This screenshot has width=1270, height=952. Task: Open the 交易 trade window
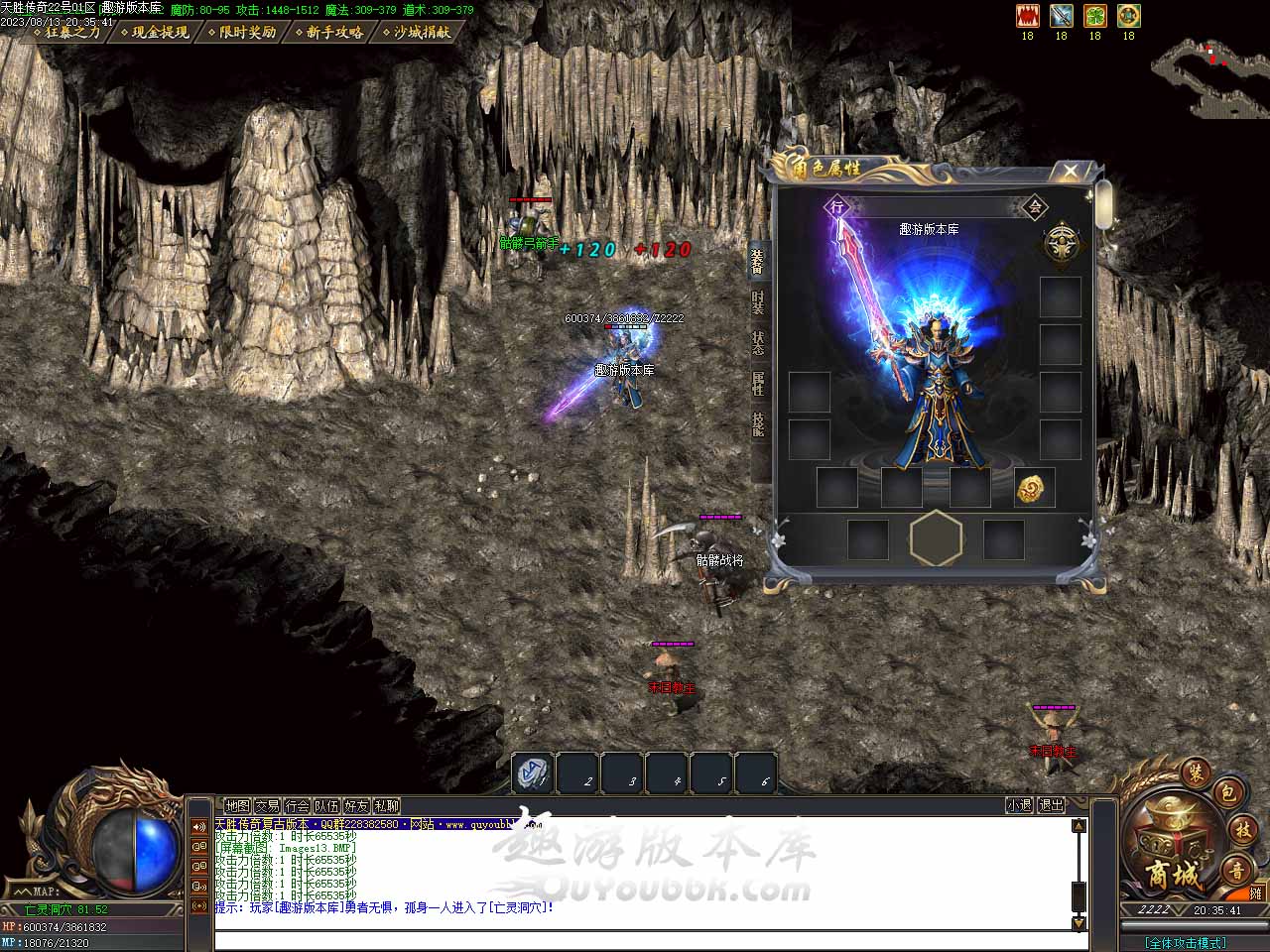coord(267,806)
